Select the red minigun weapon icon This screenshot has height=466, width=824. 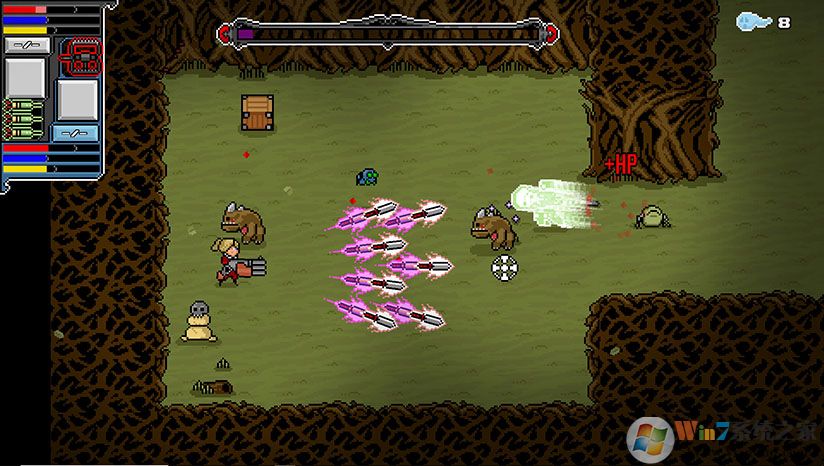pyautogui.click(x=77, y=55)
